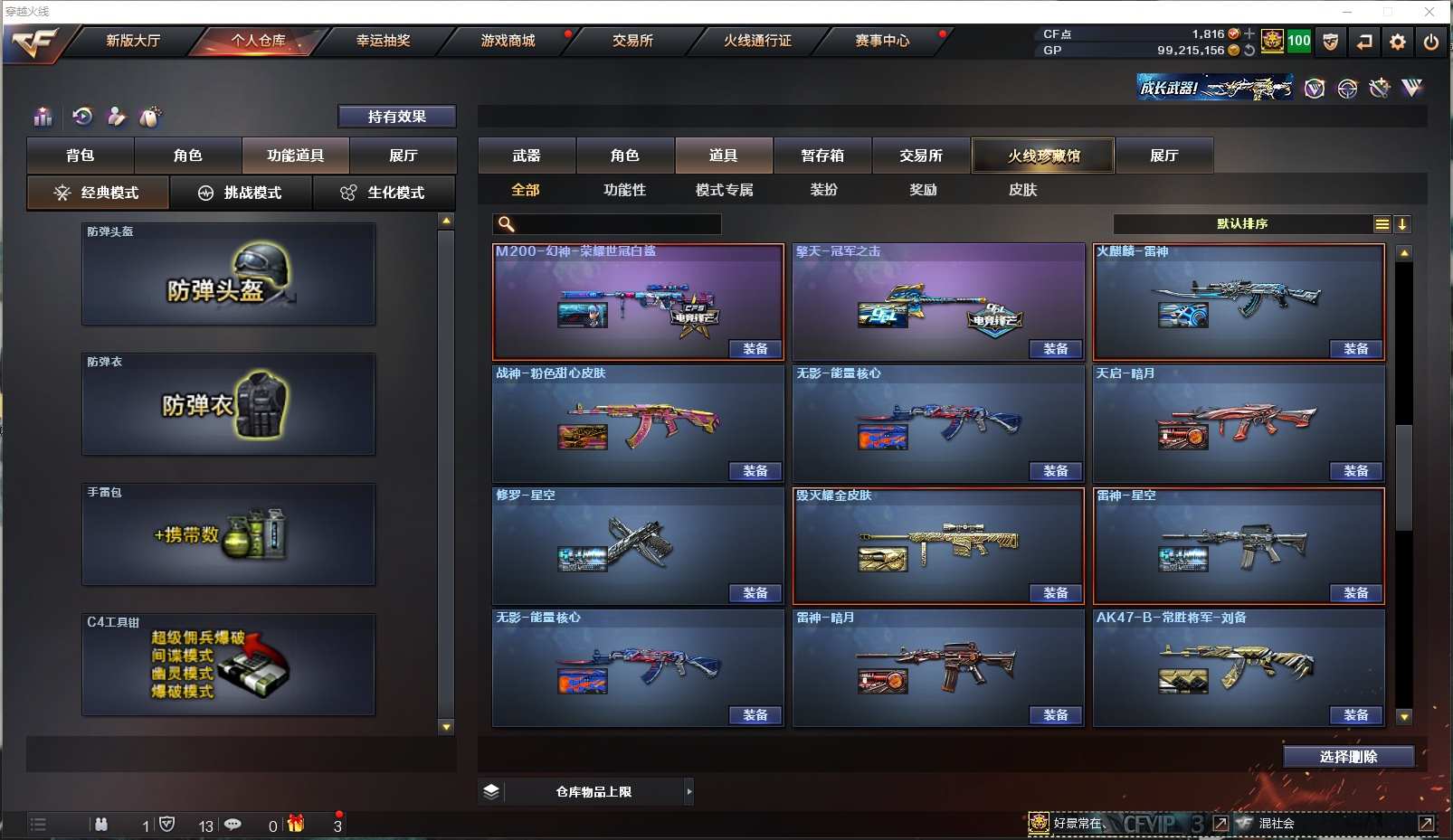1453x840 pixels.
Task: Click the 持有效果 button
Action: pyautogui.click(x=396, y=117)
